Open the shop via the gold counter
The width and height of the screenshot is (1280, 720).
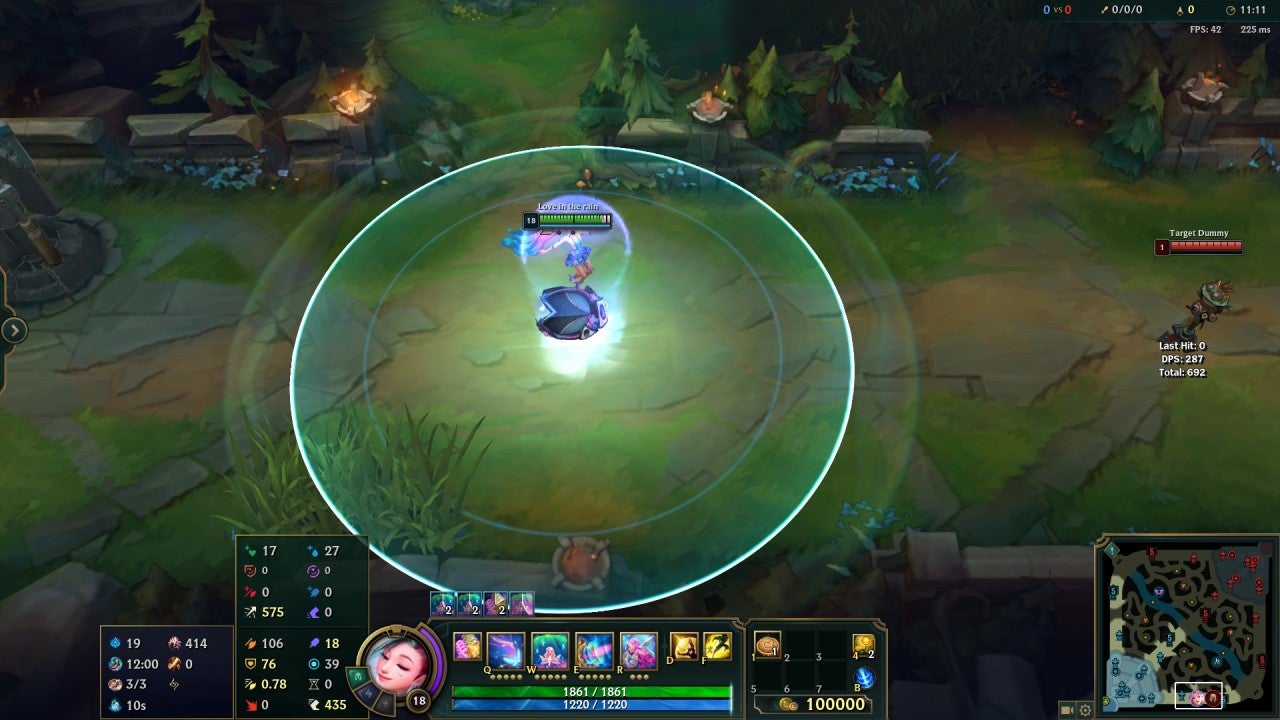[x=822, y=705]
